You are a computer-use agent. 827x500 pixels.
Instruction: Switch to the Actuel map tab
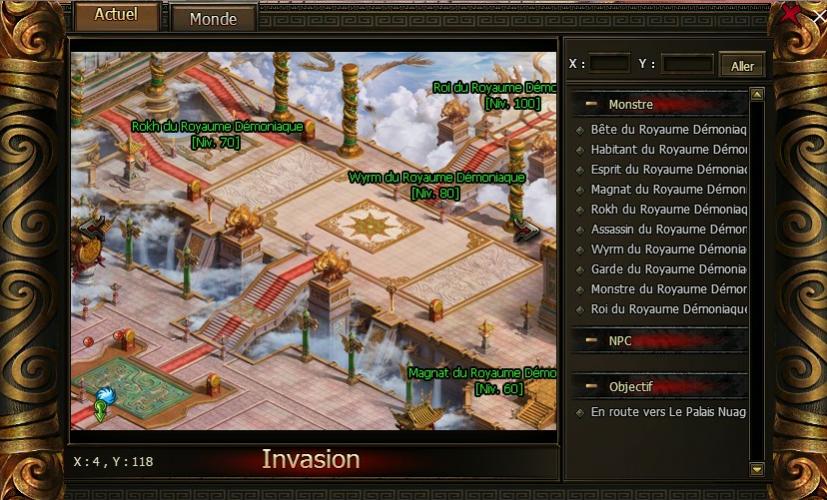[x=116, y=16]
